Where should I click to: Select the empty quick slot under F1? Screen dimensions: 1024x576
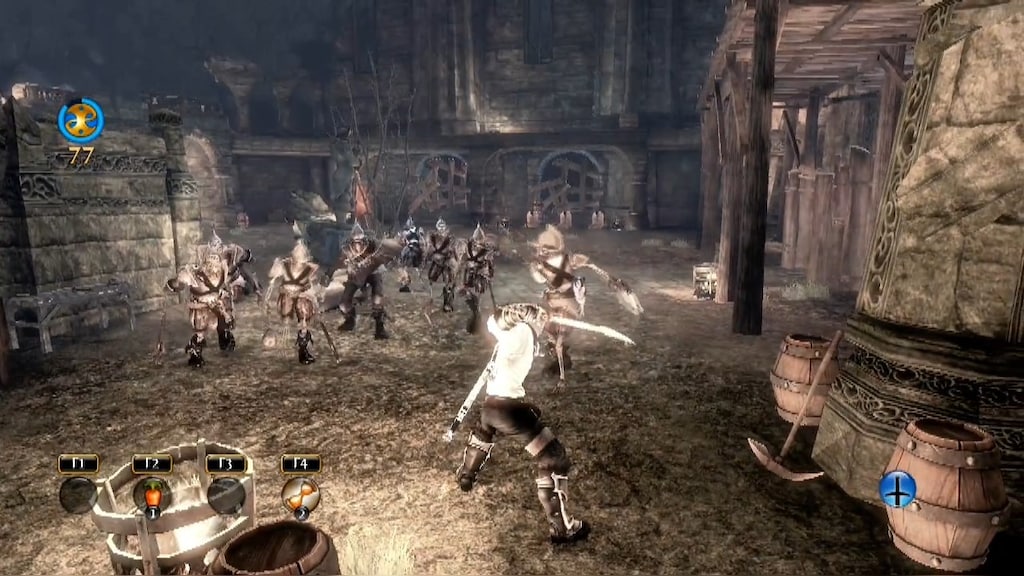coord(78,495)
